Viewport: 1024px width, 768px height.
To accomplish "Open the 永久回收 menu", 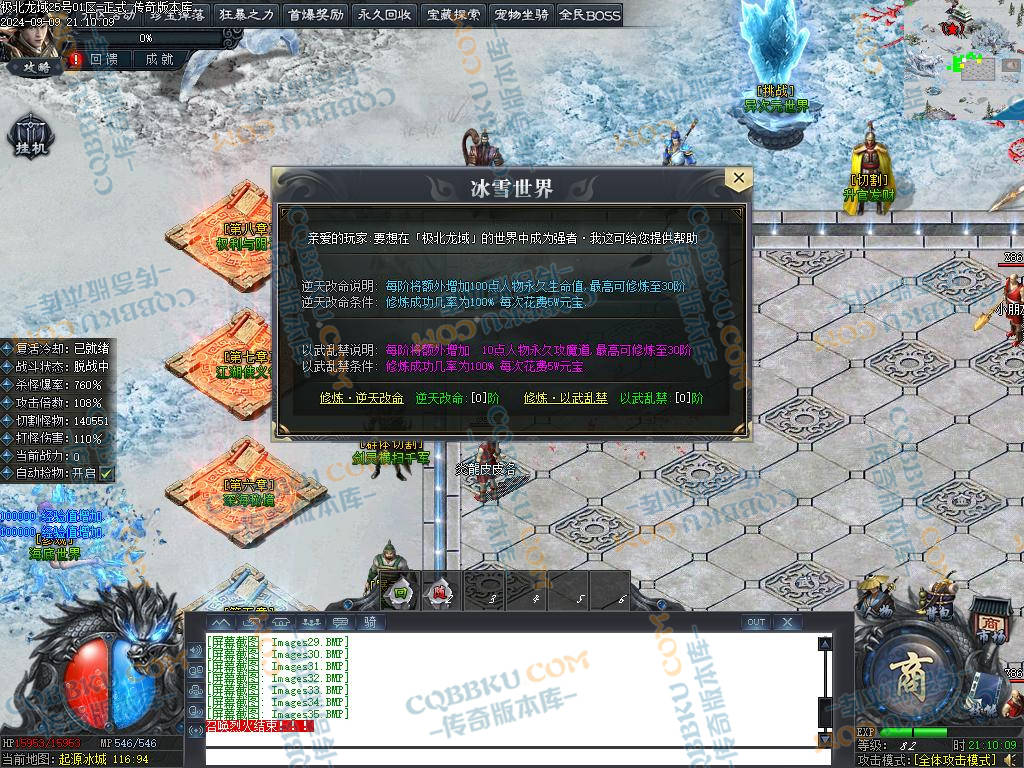I will pyautogui.click(x=384, y=15).
